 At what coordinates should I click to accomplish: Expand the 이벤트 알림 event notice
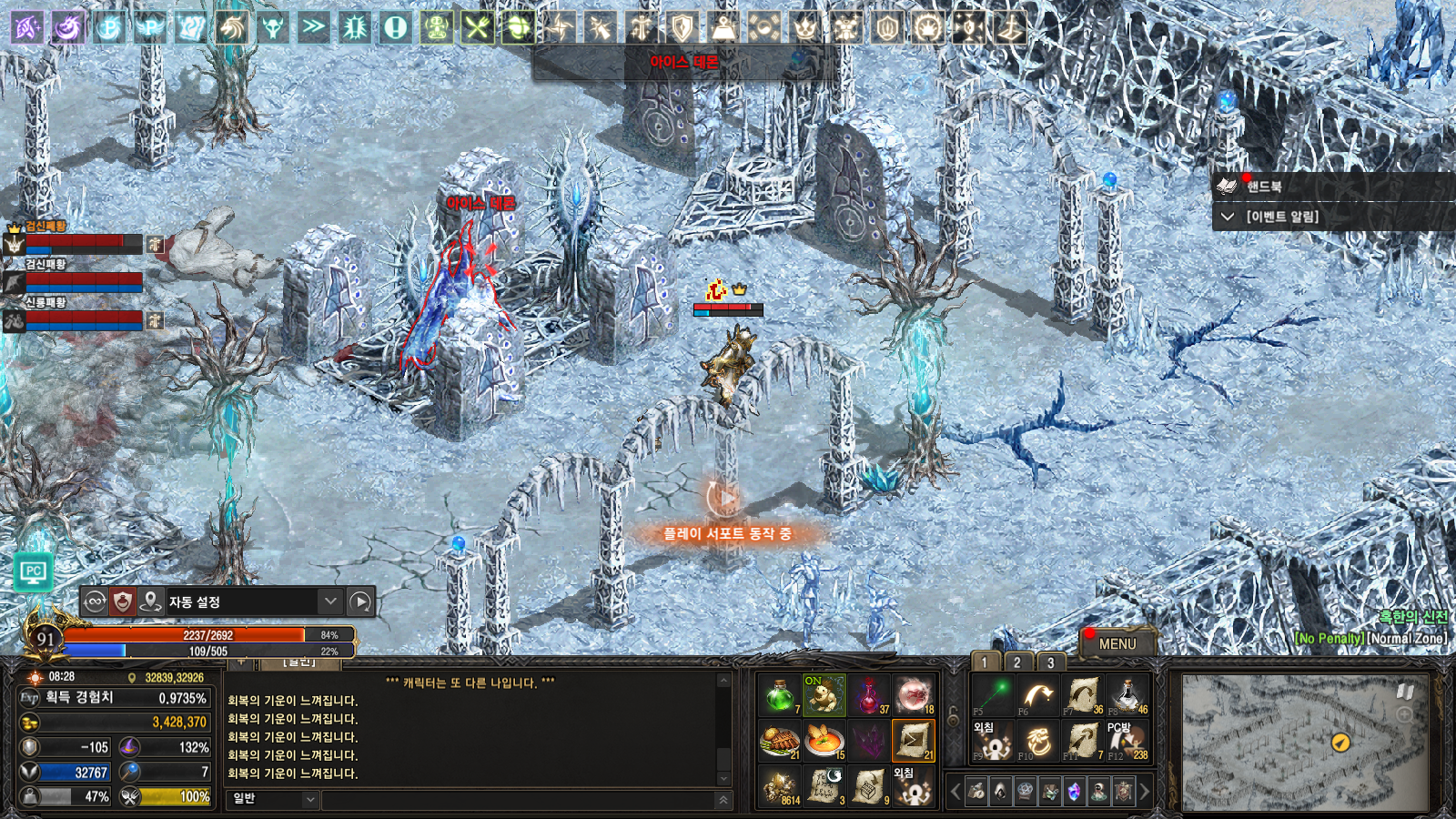(x=1281, y=217)
